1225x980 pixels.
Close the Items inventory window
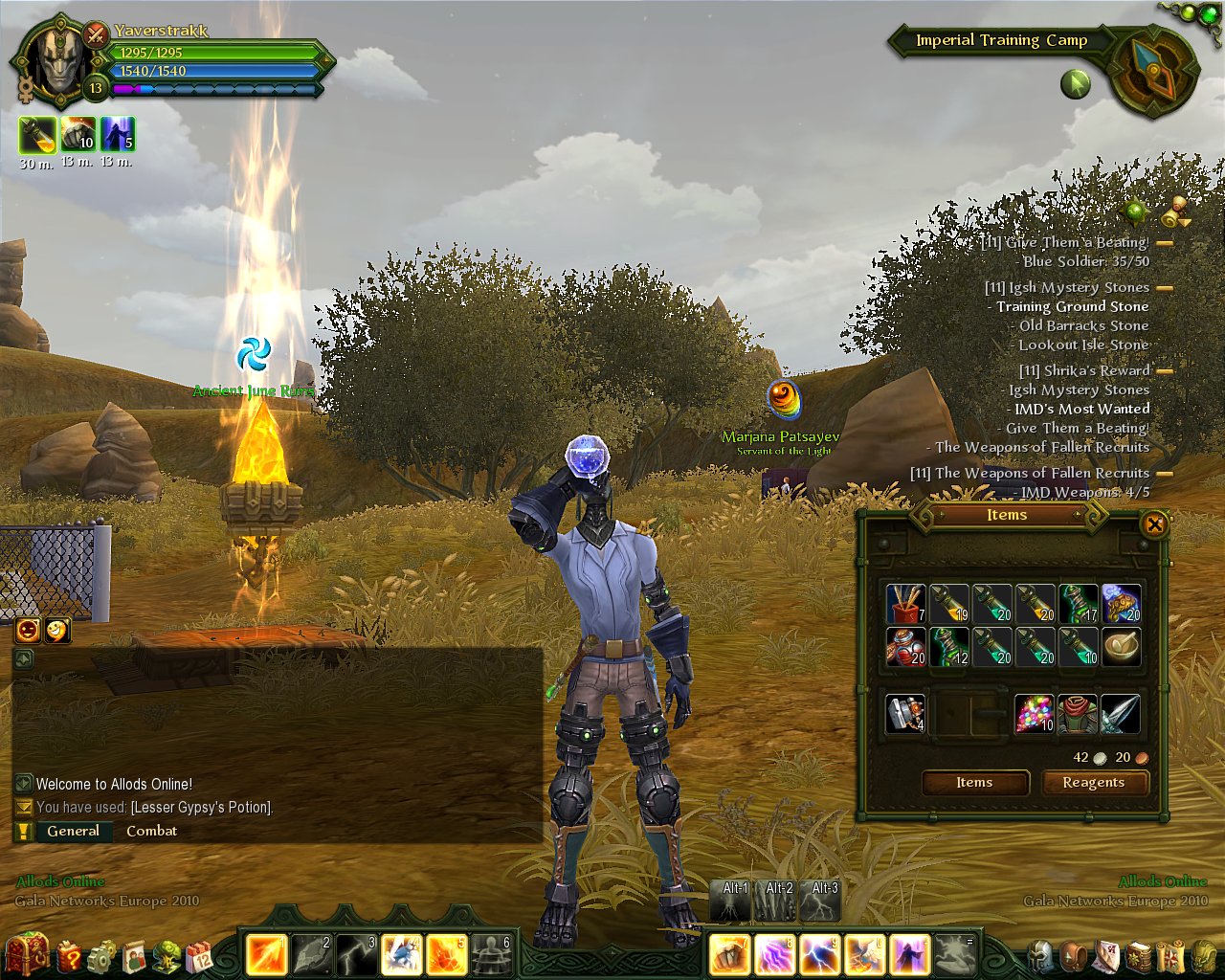1154,523
